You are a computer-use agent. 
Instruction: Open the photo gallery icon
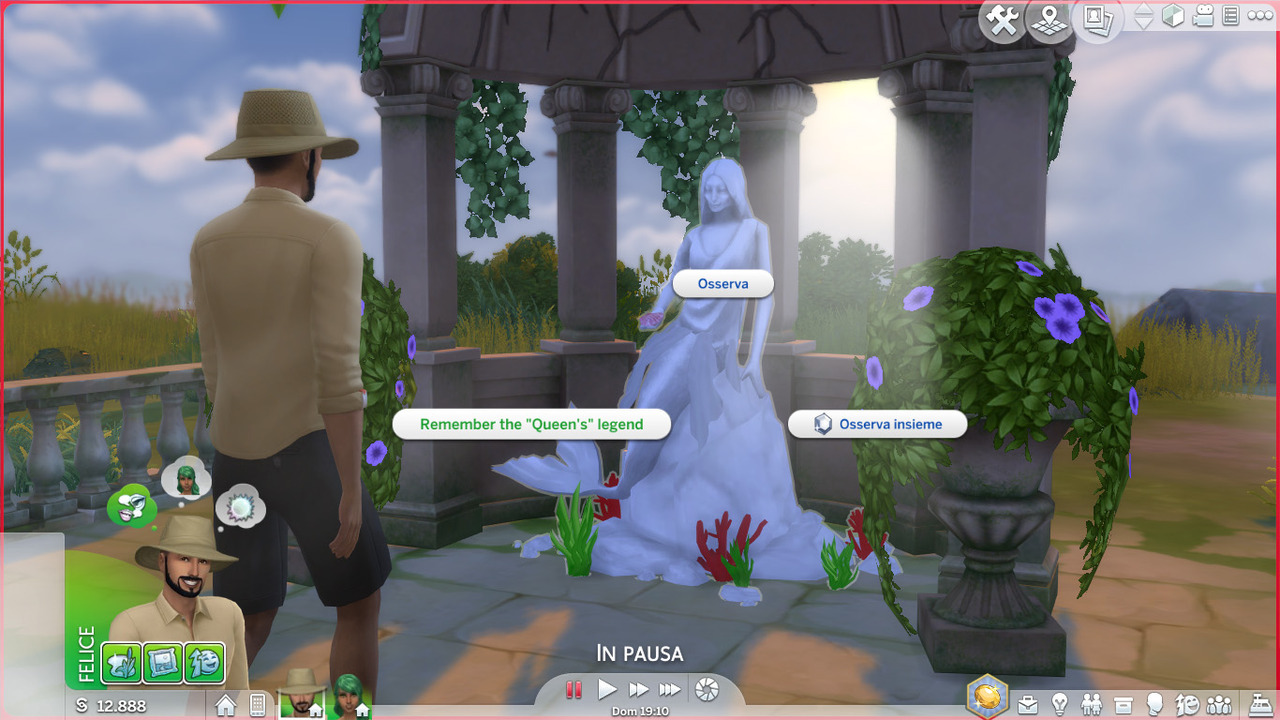click(1097, 19)
